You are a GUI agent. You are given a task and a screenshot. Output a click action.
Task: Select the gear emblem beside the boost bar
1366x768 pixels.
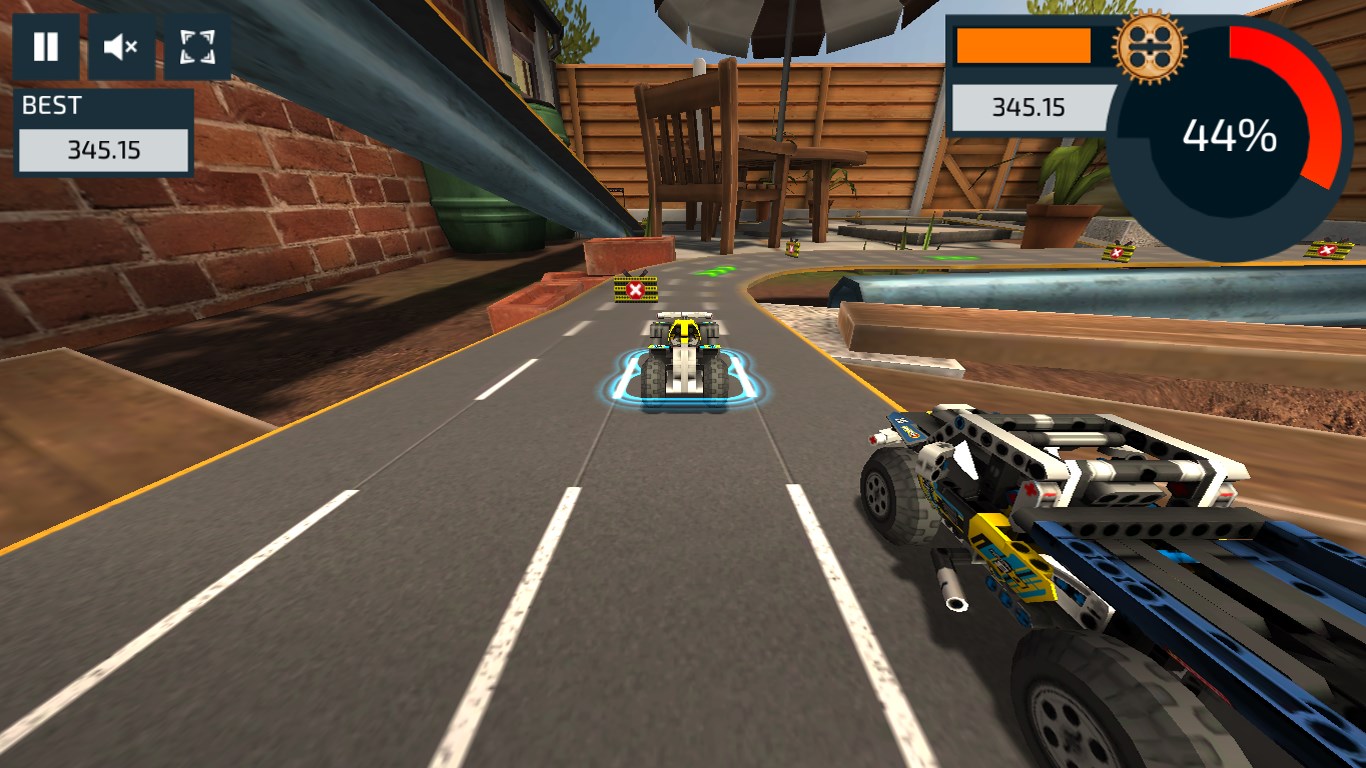tap(1148, 45)
